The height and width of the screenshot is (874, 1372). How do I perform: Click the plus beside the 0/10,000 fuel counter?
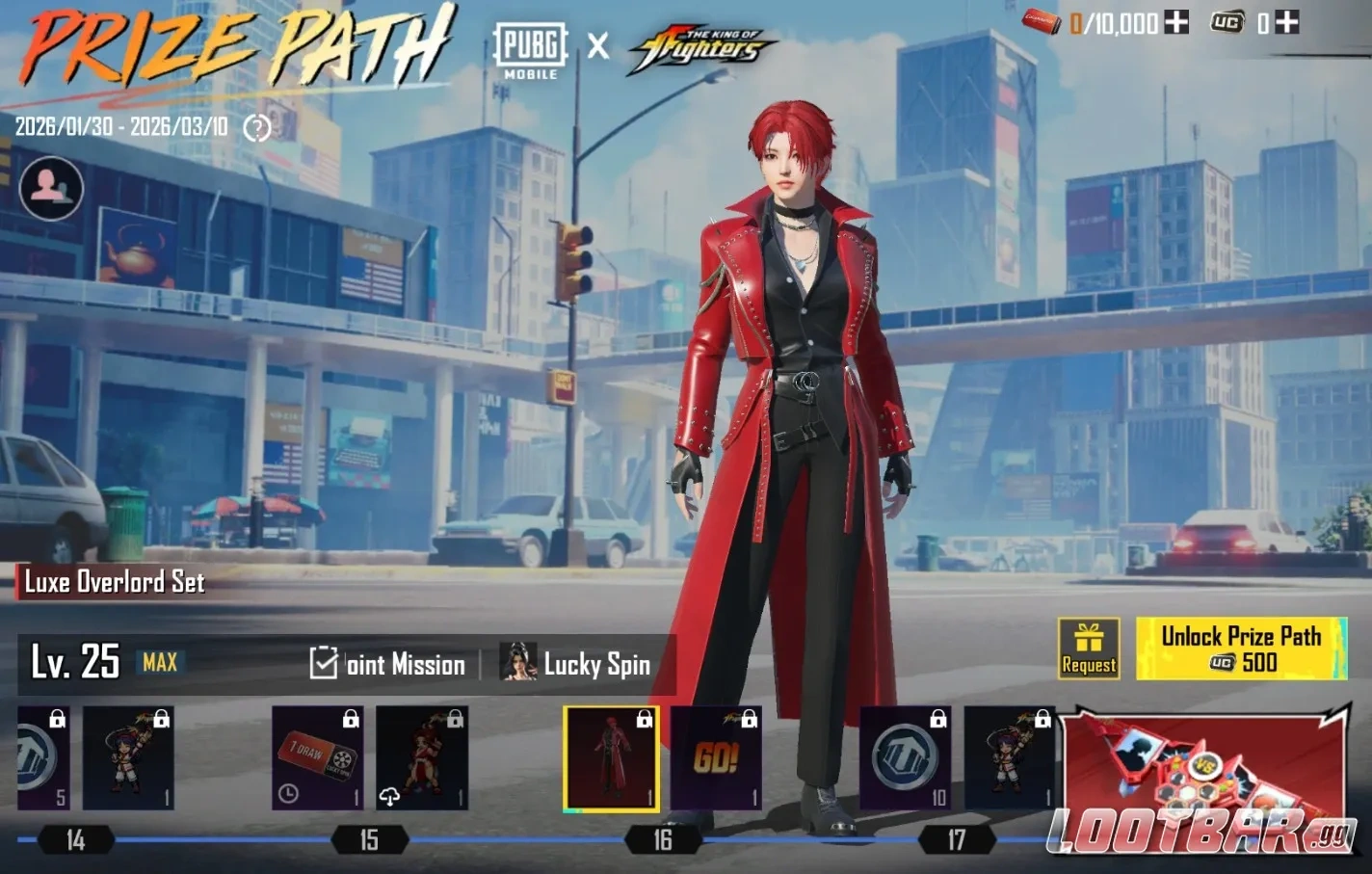coord(1177,23)
